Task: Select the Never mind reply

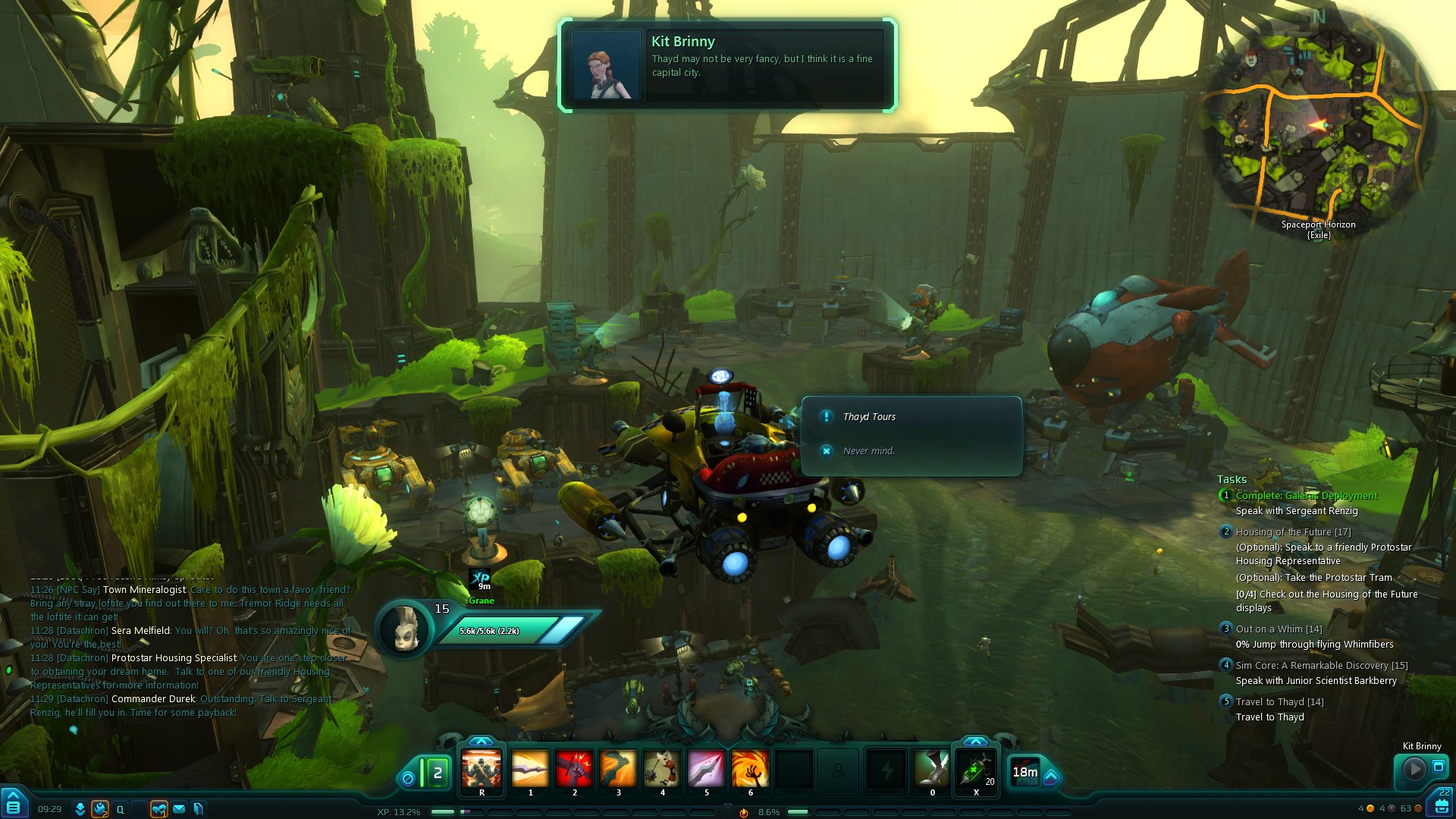Action: (x=868, y=451)
